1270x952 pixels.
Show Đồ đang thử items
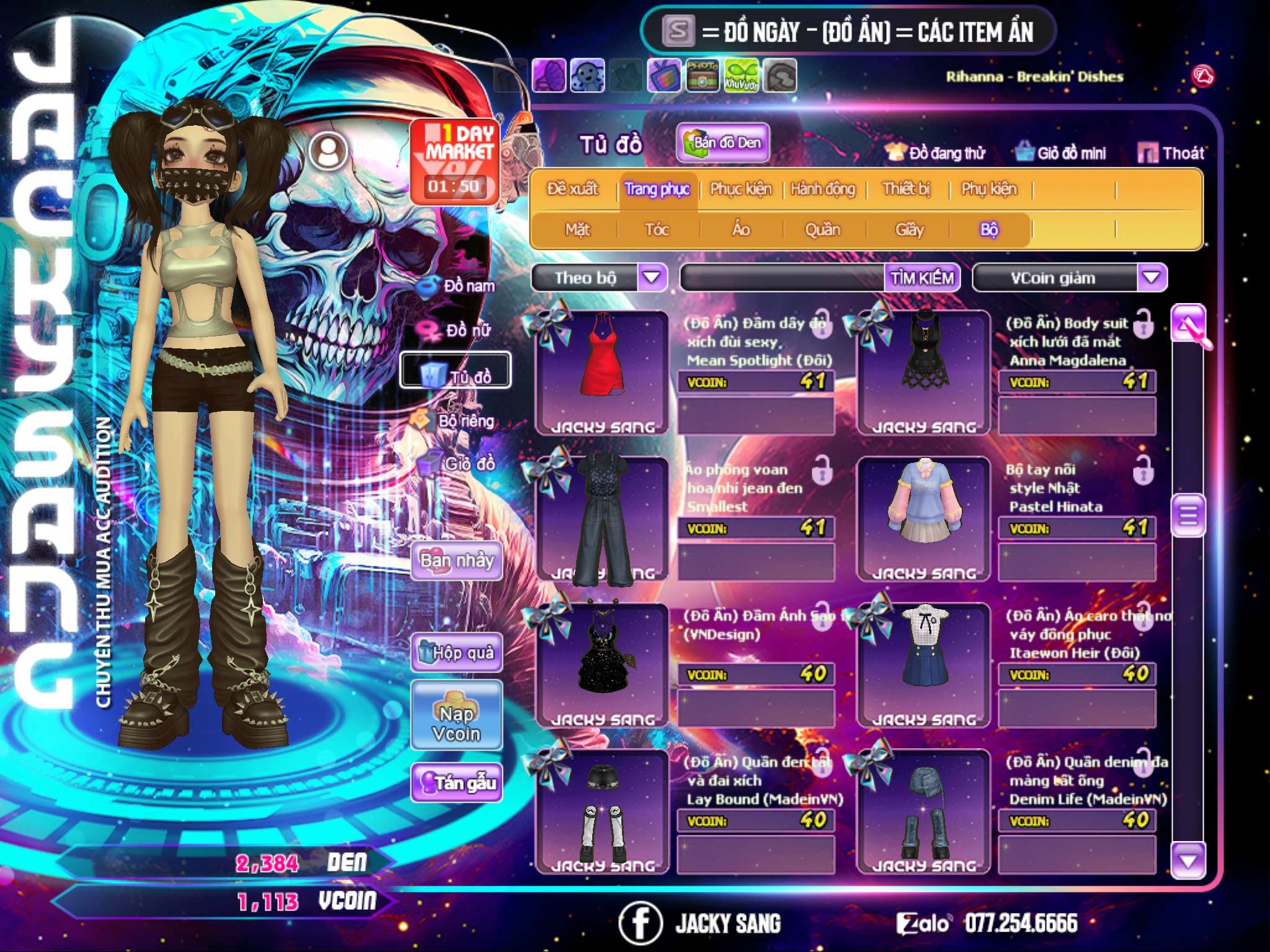tap(935, 152)
